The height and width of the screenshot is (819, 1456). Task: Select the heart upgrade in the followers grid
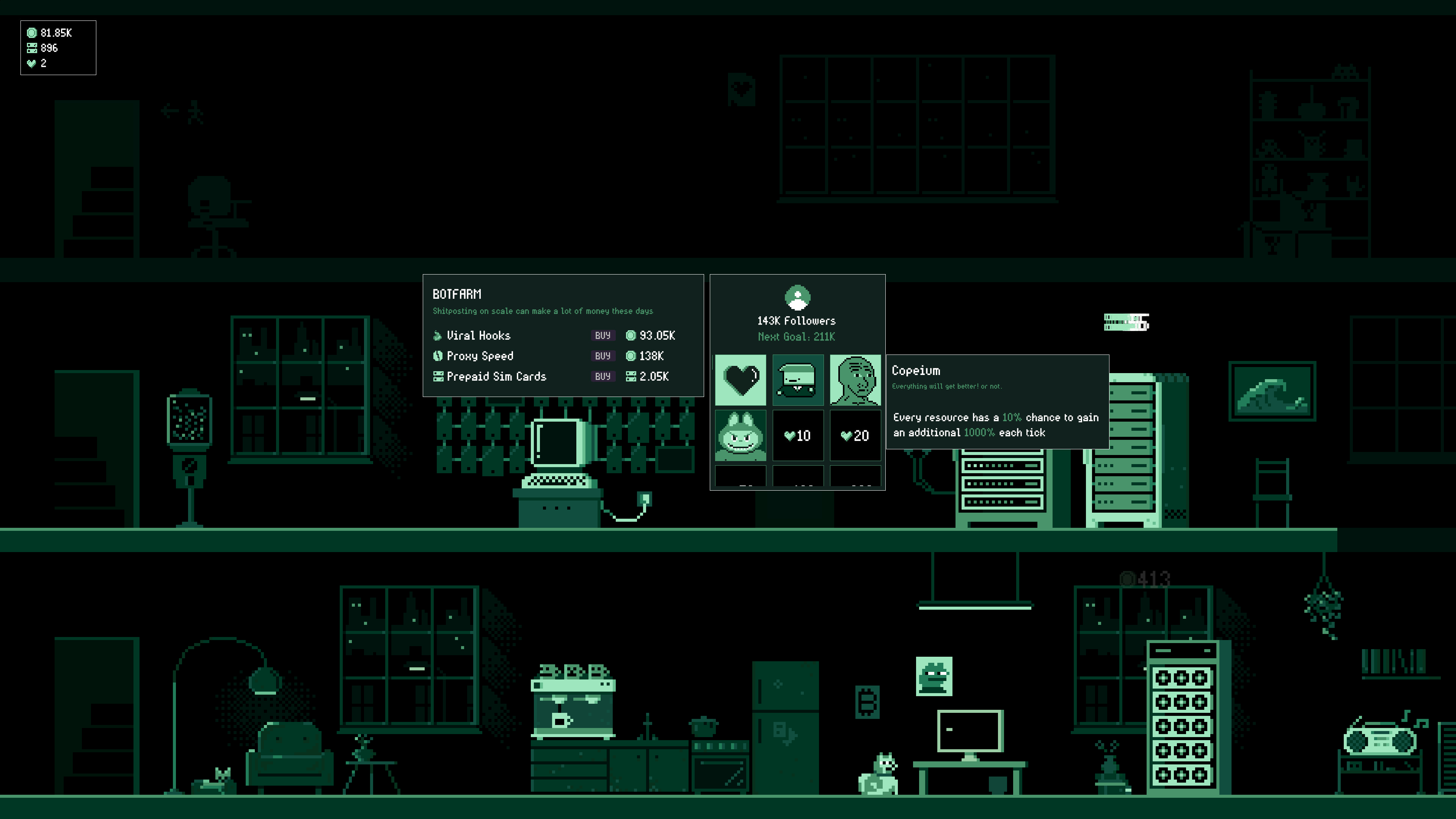click(x=741, y=380)
